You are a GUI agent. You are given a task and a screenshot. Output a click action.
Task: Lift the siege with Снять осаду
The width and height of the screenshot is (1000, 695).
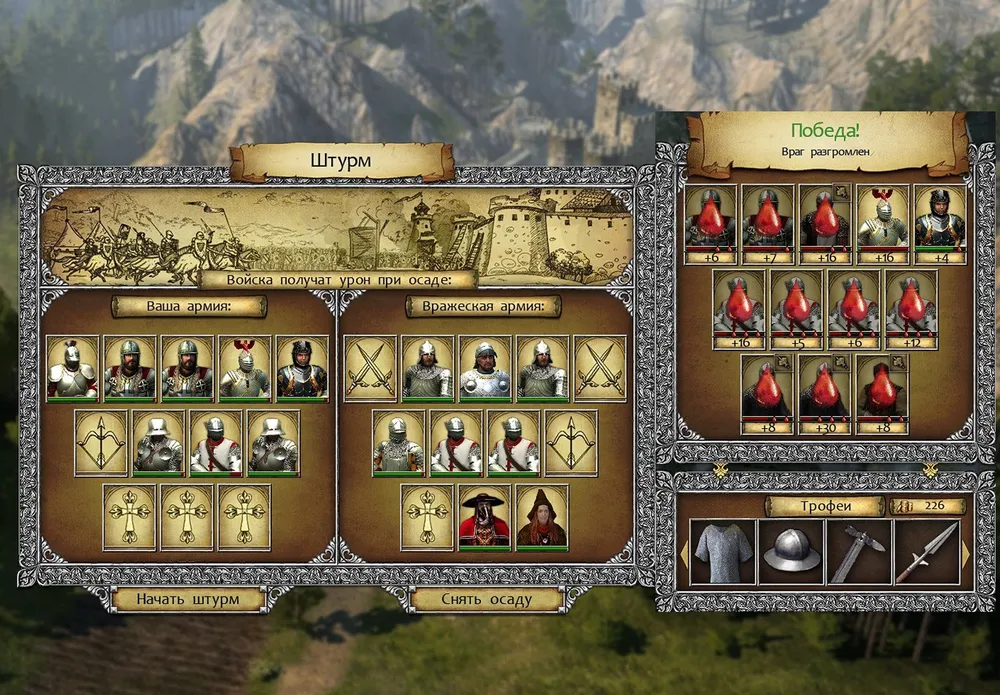486,600
